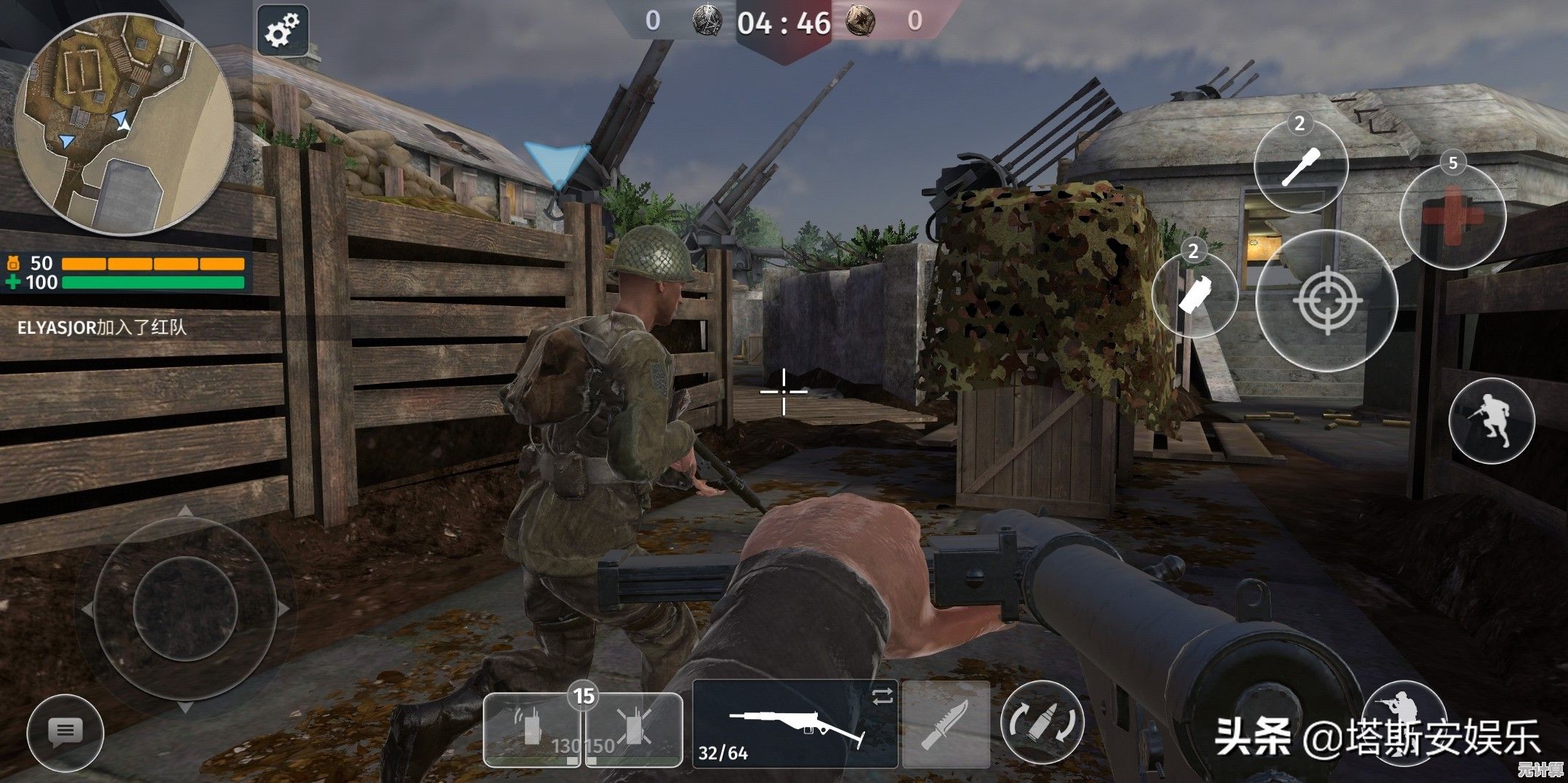Switch to the combat knife slot
This screenshot has height=783, width=1568.
[x=946, y=724]
